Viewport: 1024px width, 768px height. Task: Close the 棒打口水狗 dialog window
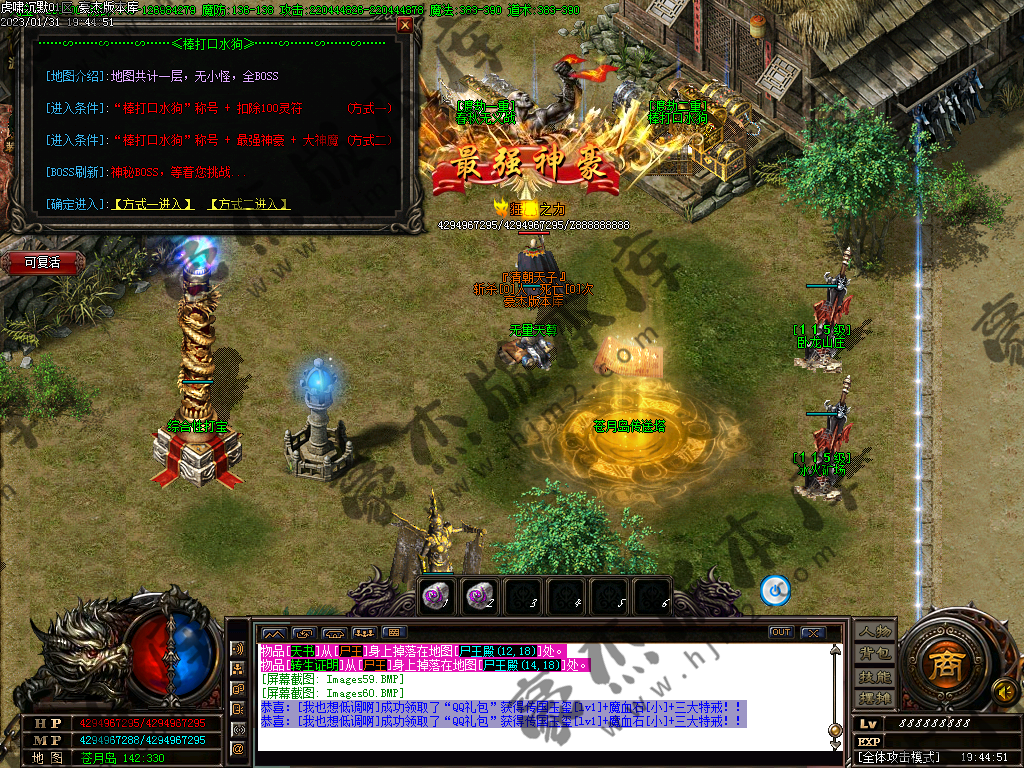click(x=405, y=25)
